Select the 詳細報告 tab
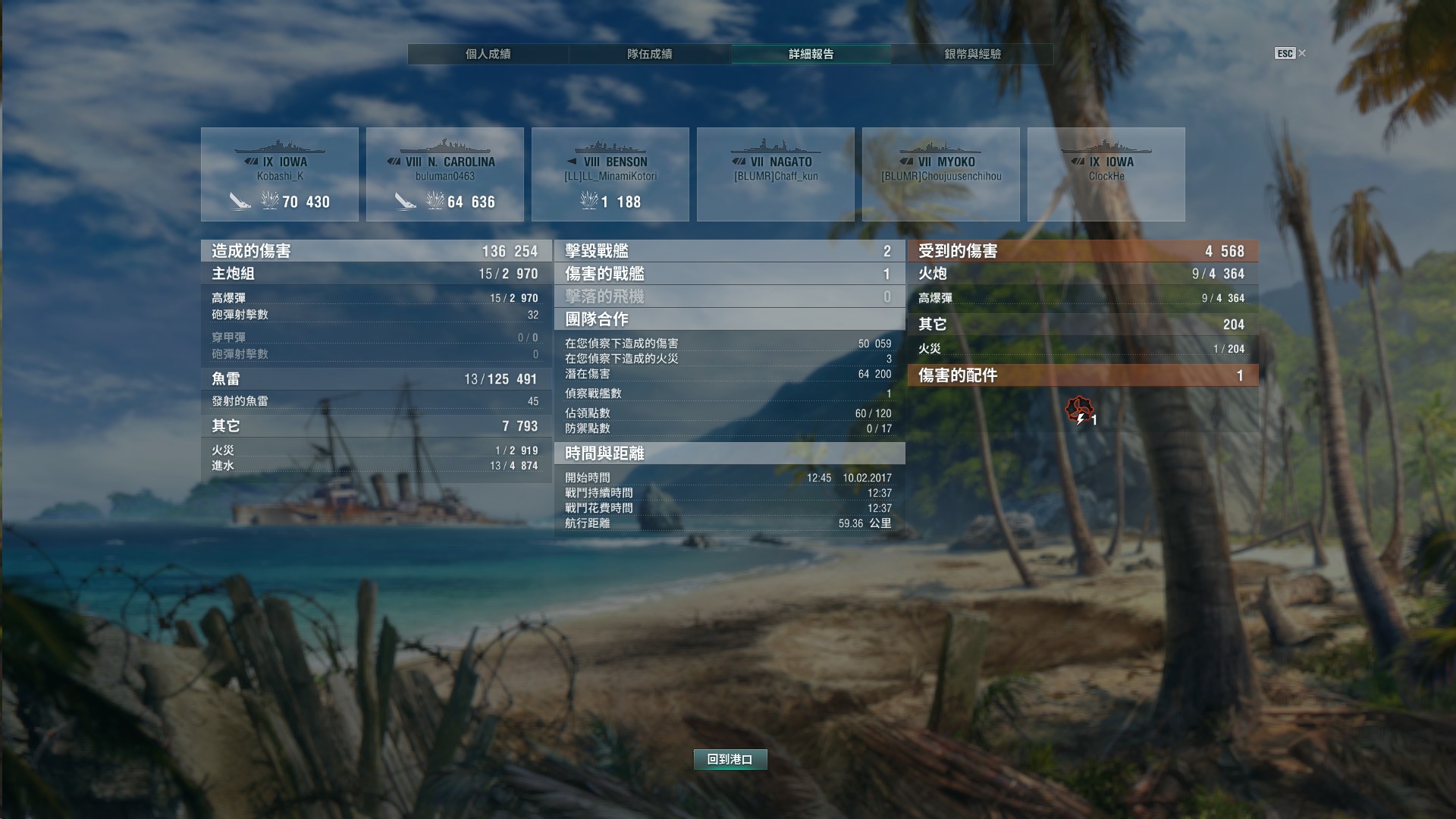 coord(811,54)
